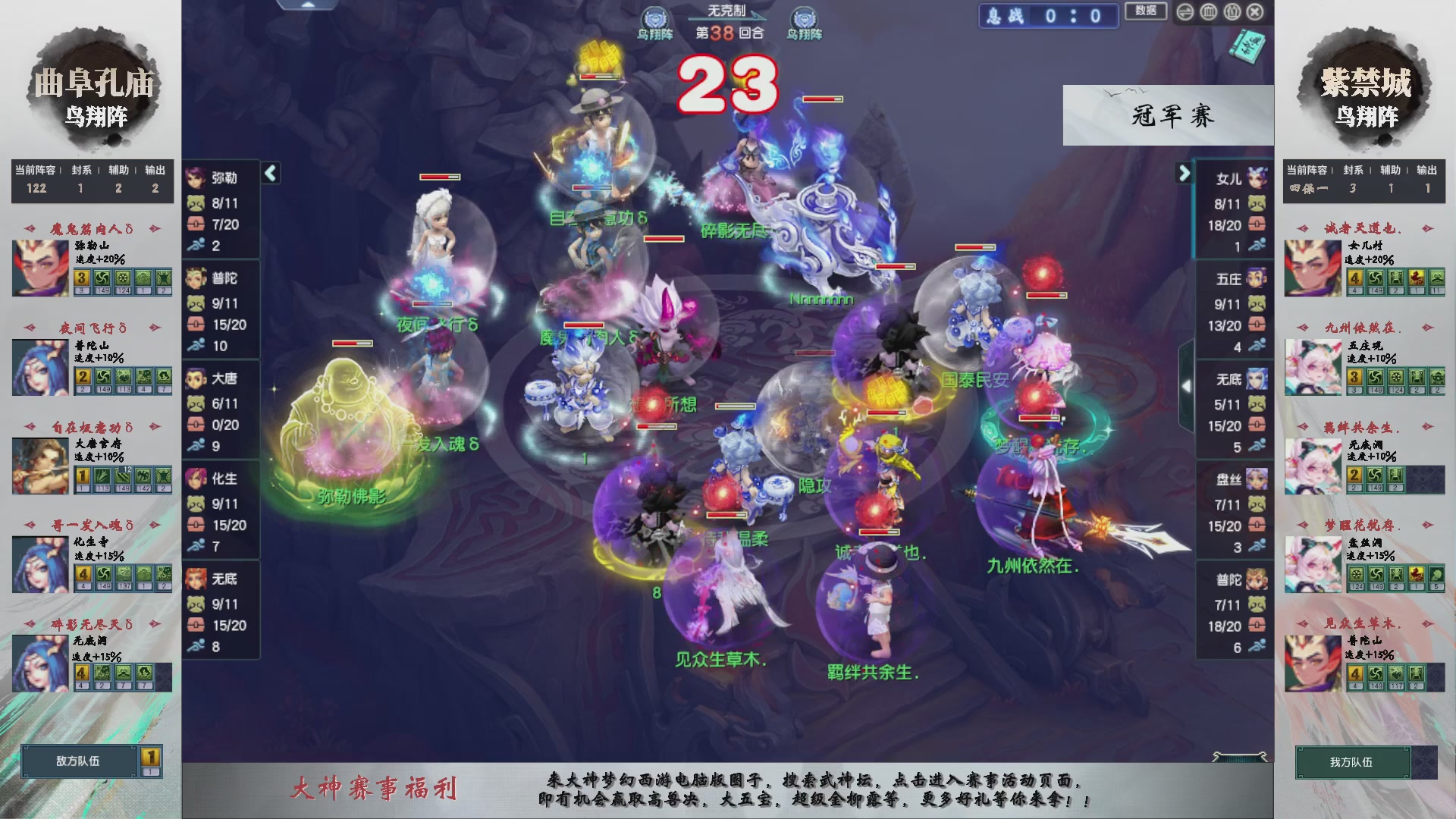The image size is (1456, 819).
Task: Open the 数据 data dropdown panel
Action: 1146,12
